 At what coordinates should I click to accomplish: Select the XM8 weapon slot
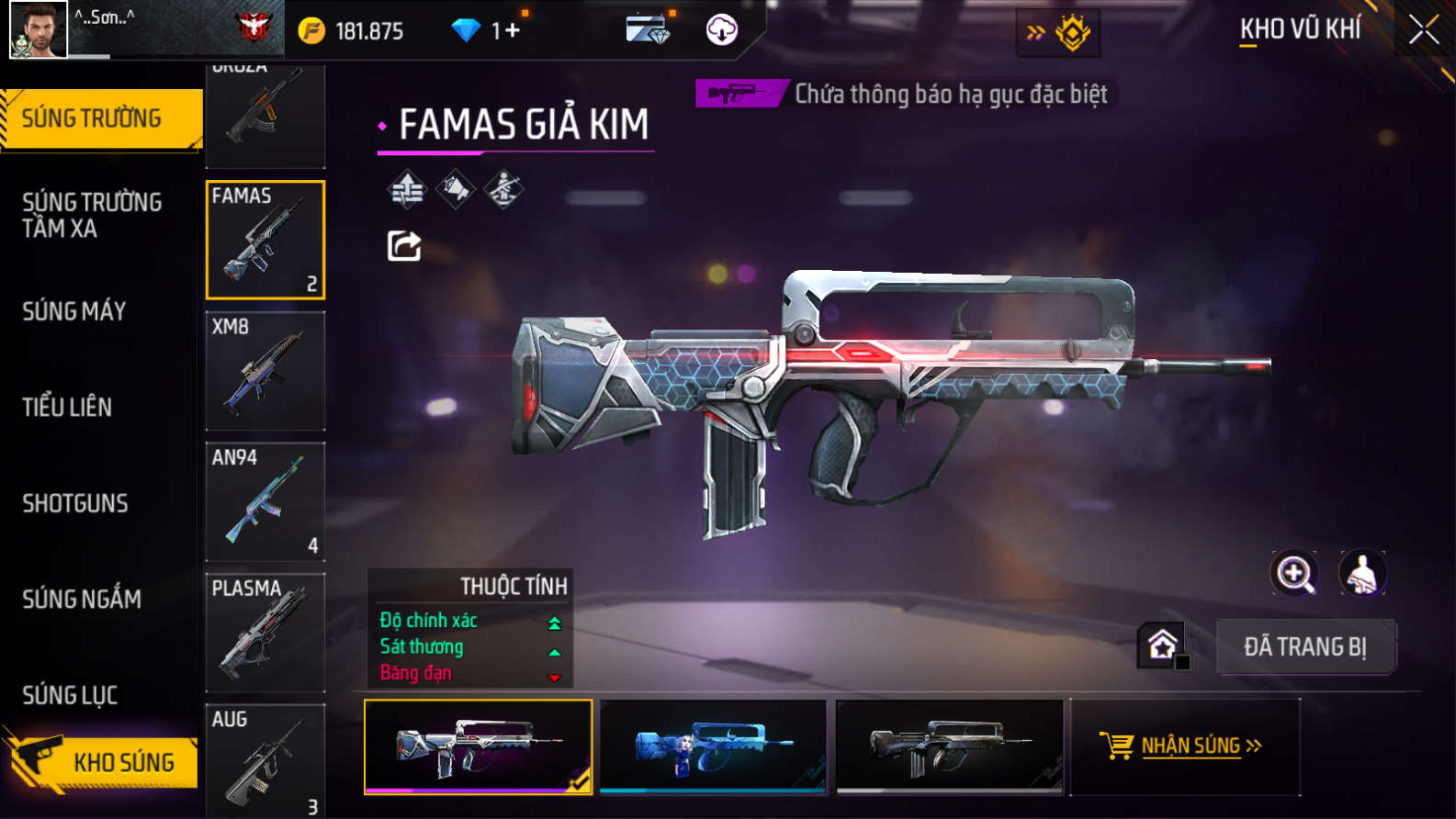pyautogui.click(x=265, y=371)
